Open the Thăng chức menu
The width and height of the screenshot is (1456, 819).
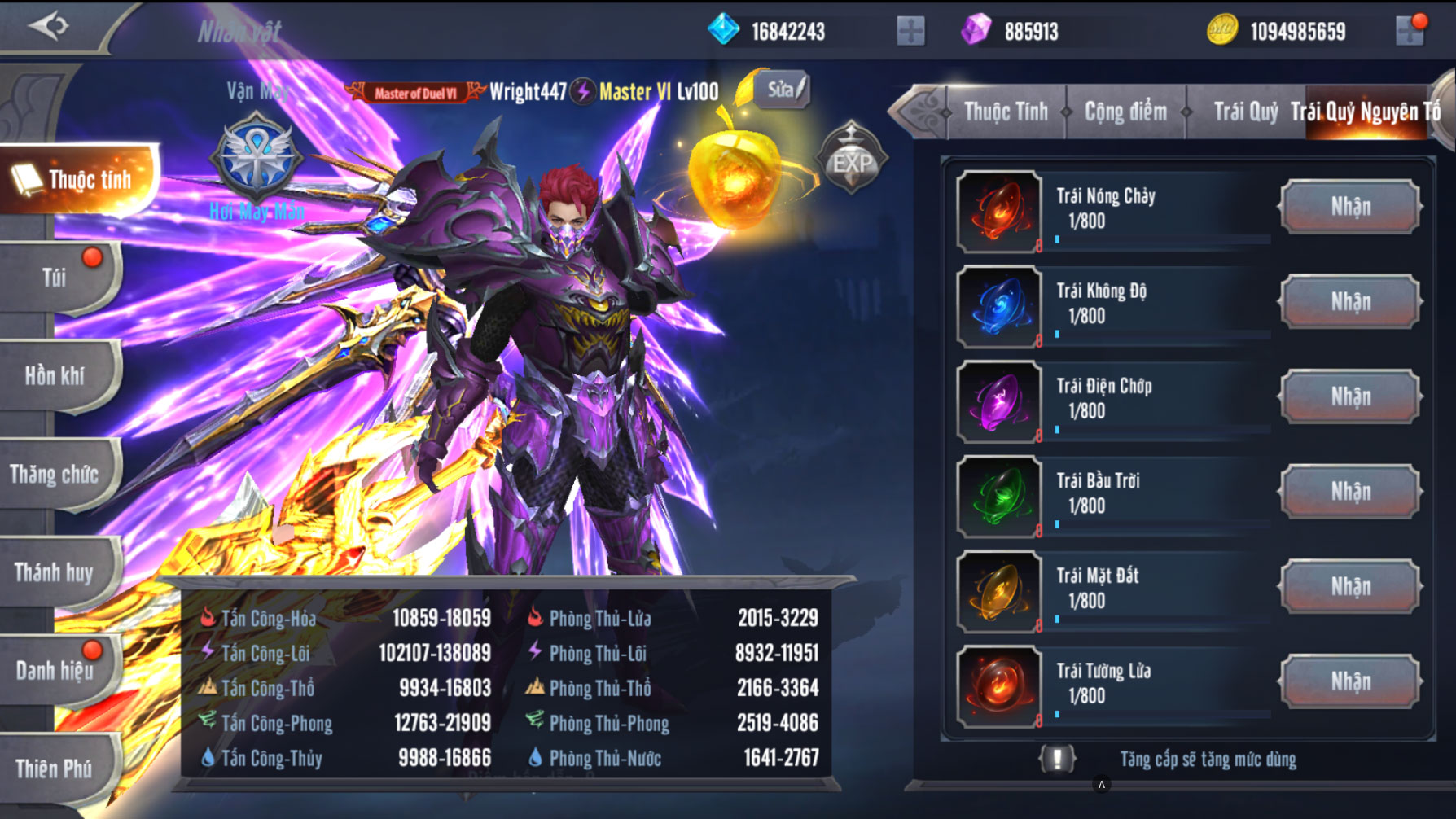coord(55,475)
